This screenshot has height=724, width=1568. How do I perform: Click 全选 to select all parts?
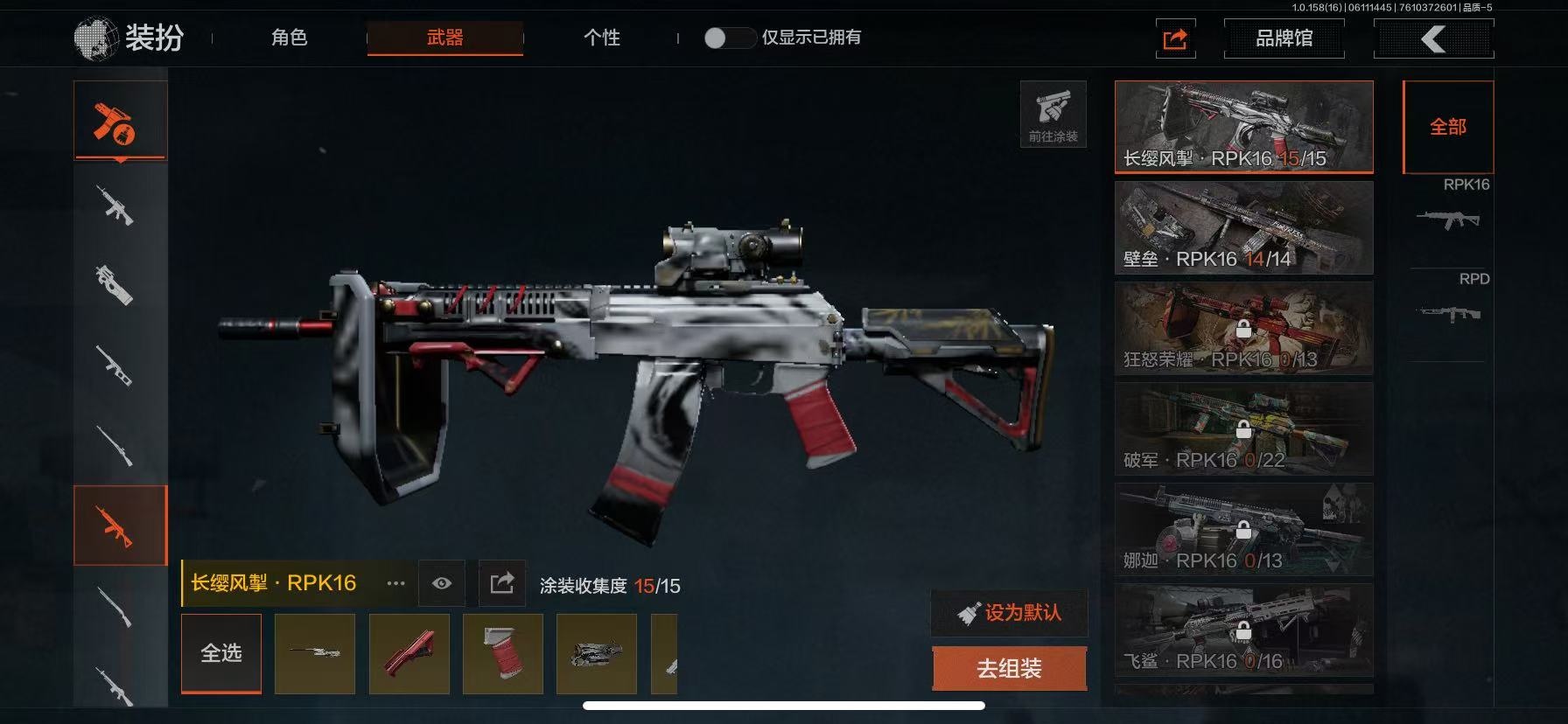coord(221,653)
